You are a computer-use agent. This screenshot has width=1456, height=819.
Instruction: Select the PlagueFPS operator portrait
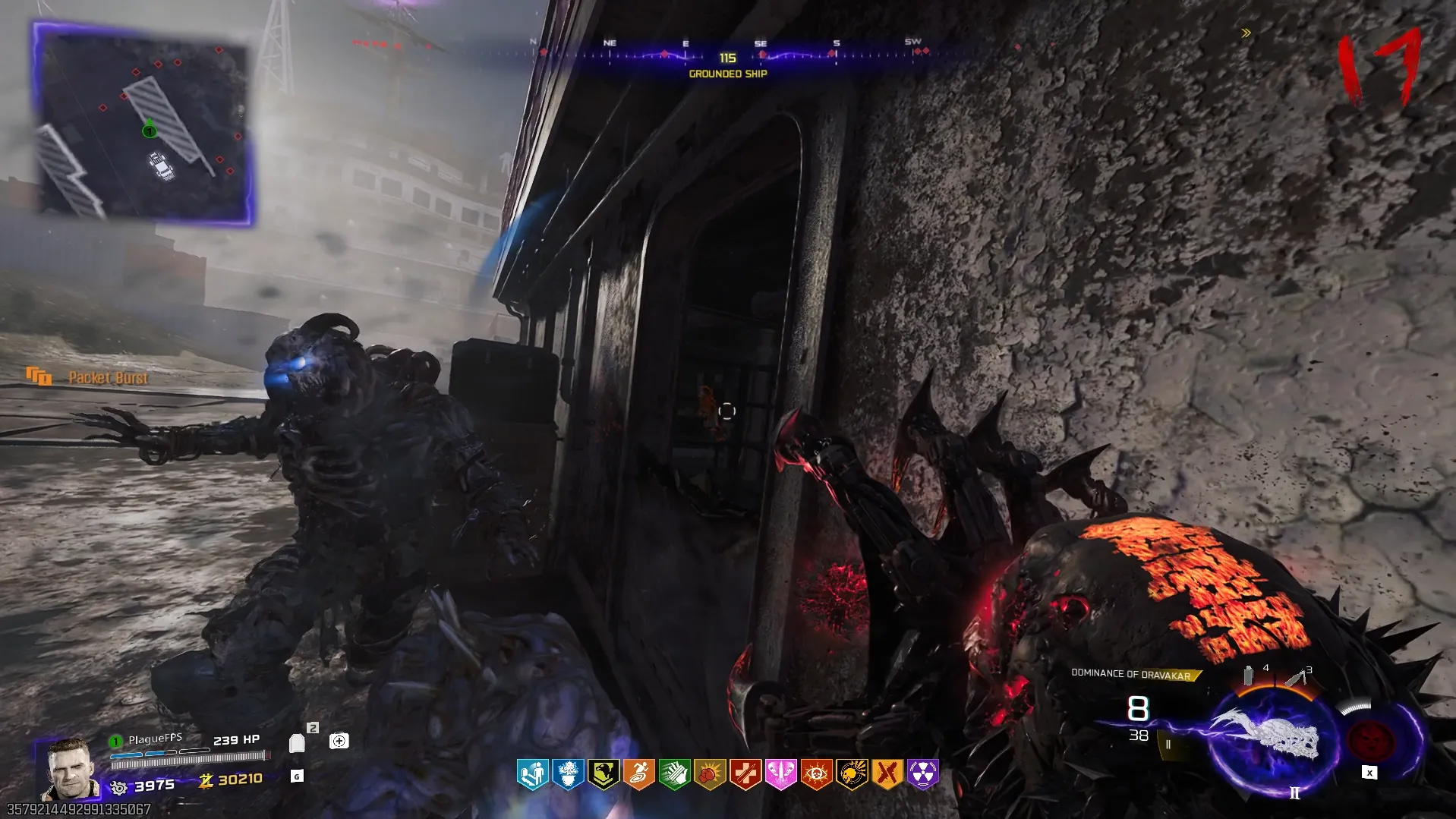point(70,768)
